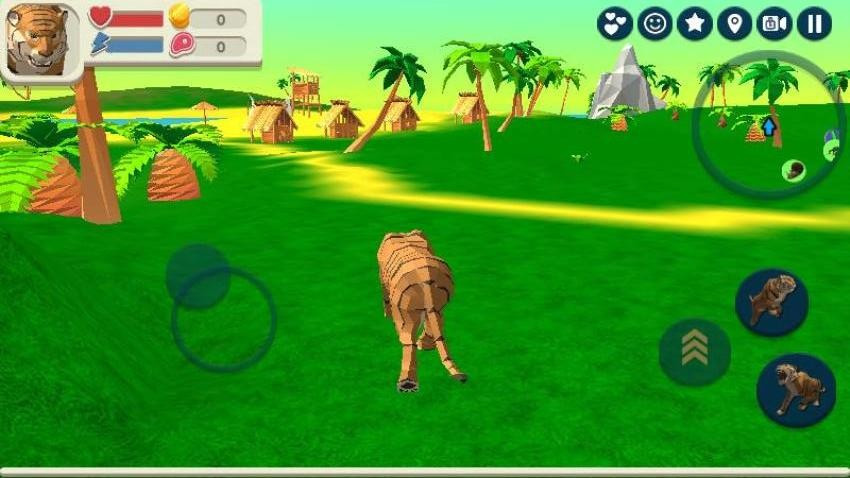Open the map pin location menu

pyautogui.click(x=734, y=23)
